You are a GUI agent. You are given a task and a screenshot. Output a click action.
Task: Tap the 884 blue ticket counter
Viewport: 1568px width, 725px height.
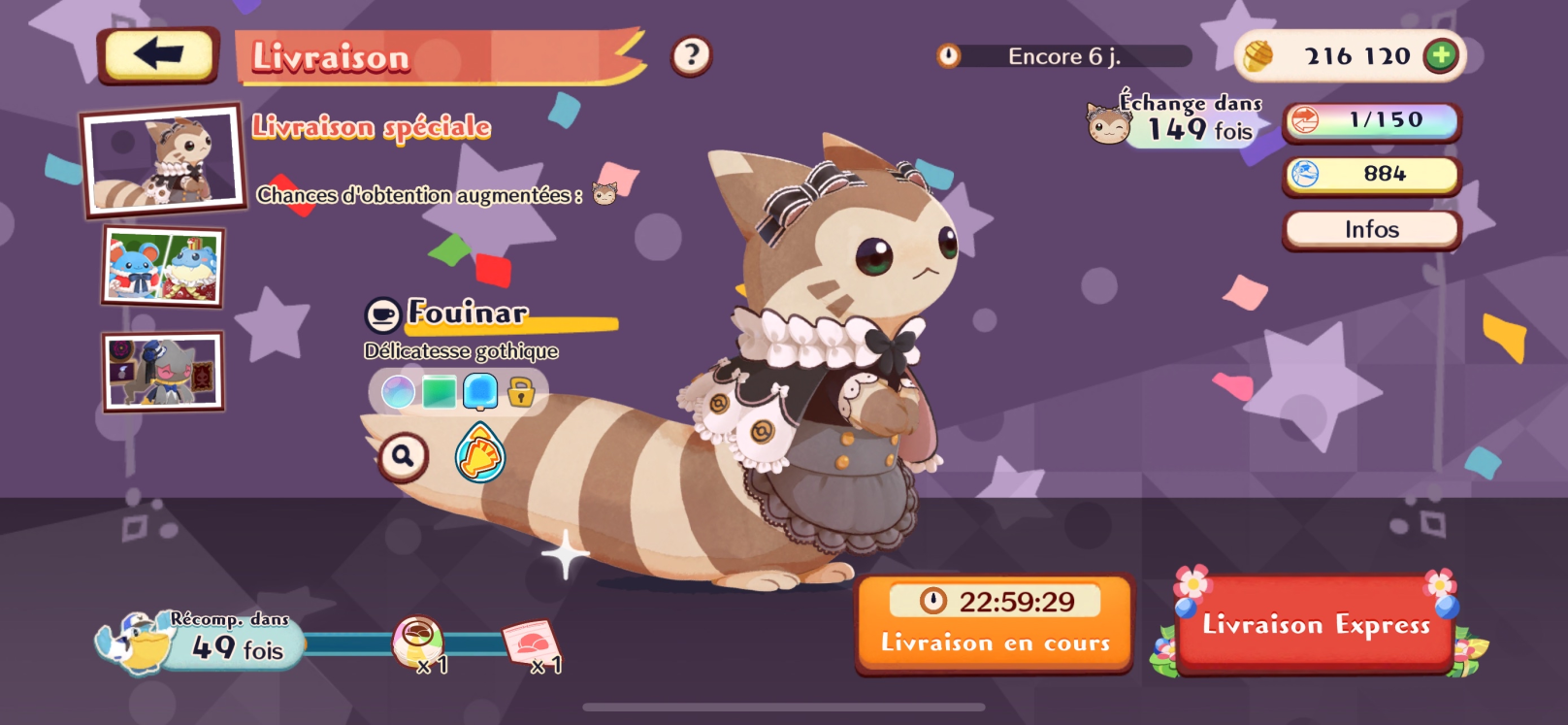[x=1371, y=175]
